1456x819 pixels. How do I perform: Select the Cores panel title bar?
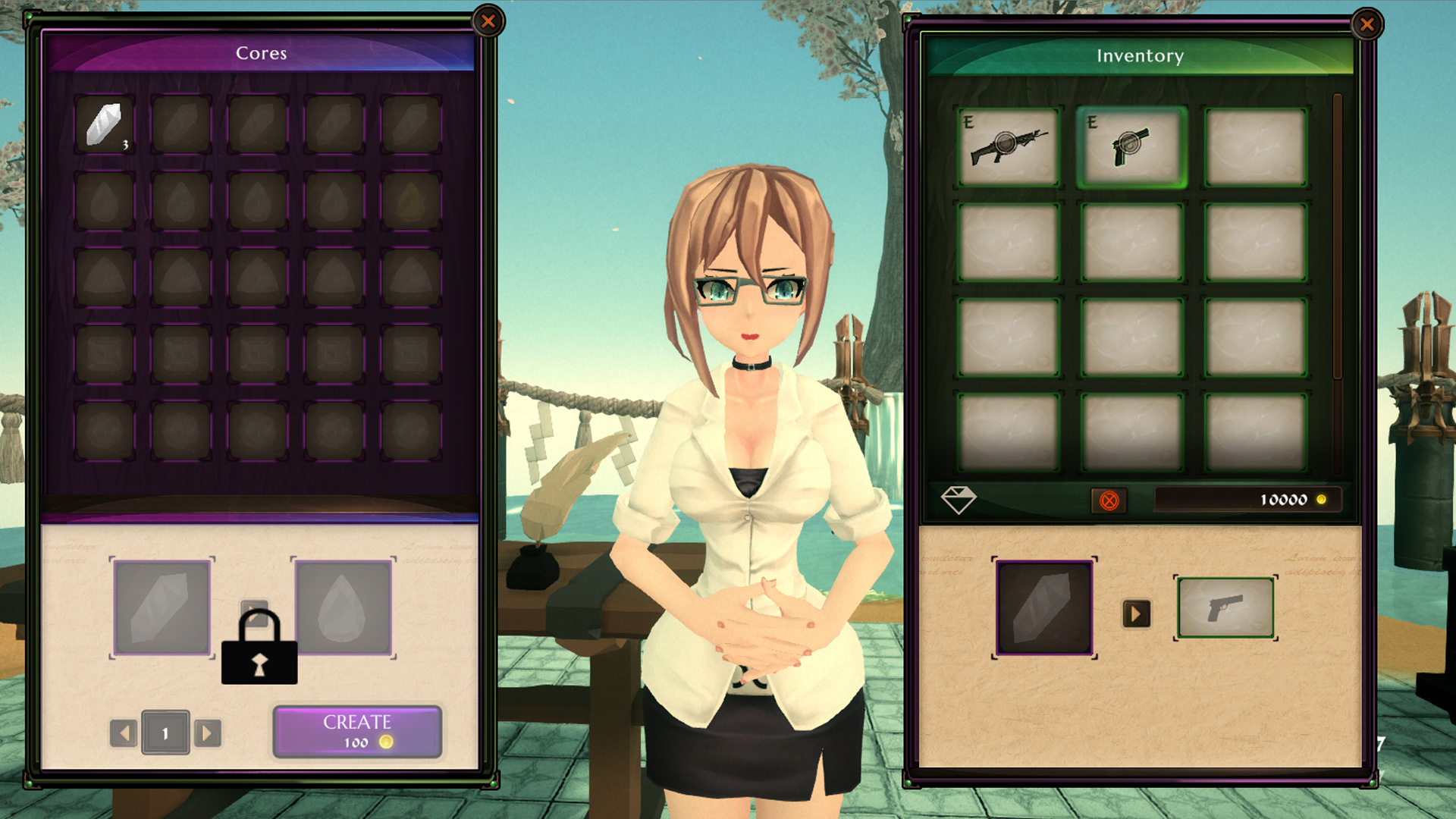[x=262, y=53]
